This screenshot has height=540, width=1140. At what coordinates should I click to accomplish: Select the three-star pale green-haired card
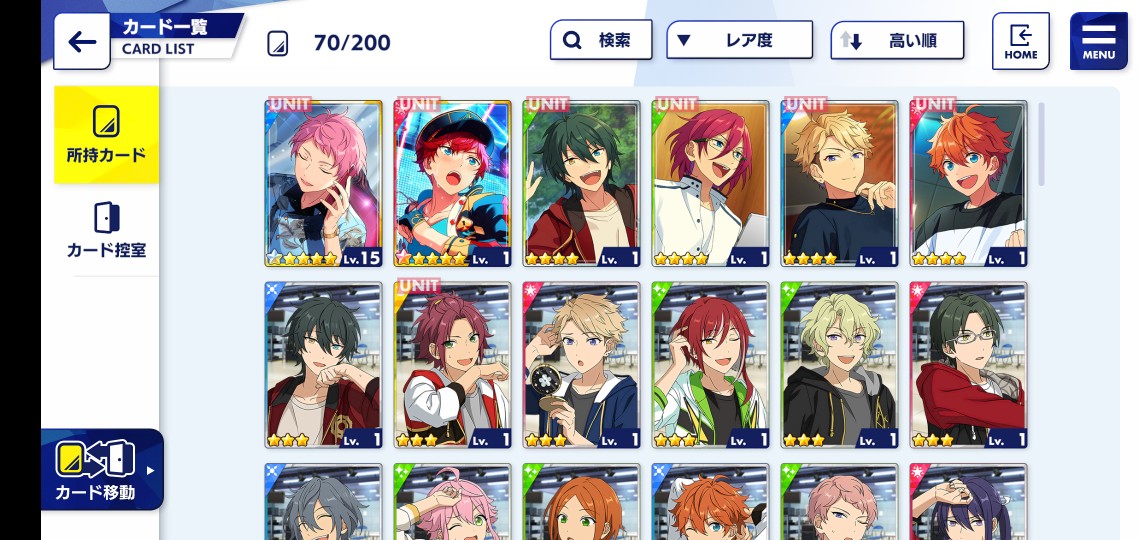[x=840, y=365]
